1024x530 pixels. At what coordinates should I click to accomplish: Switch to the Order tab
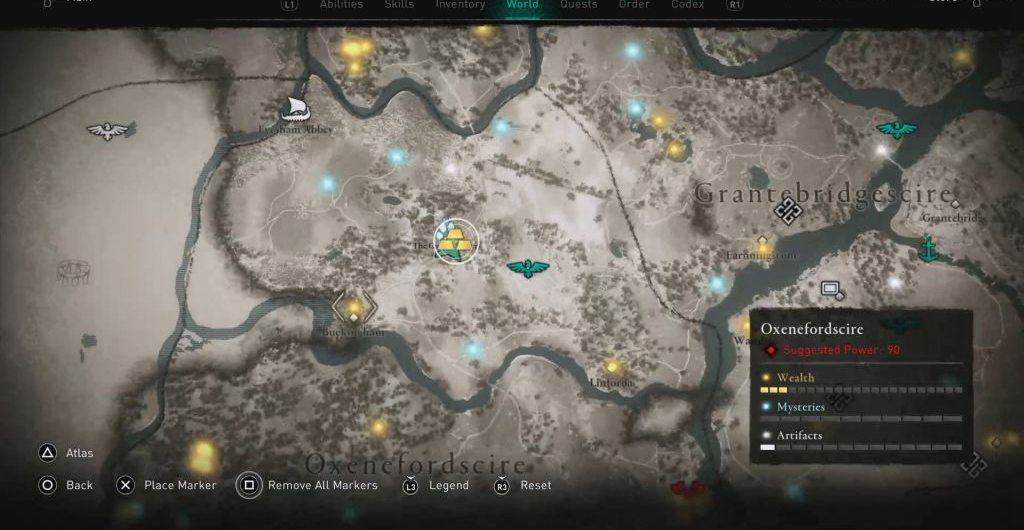[x=633, y=5]
